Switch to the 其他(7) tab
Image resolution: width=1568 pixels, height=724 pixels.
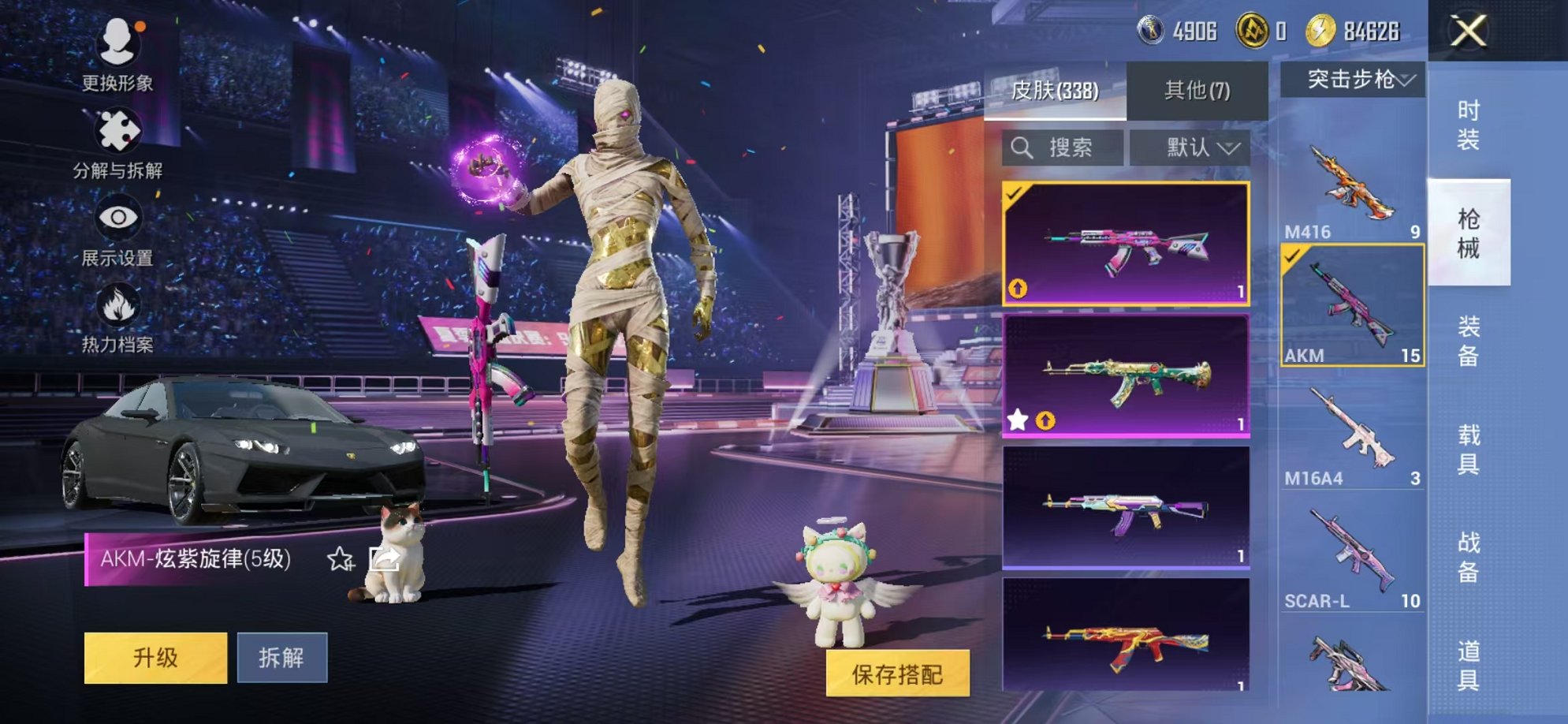(x=1196, y=89)
